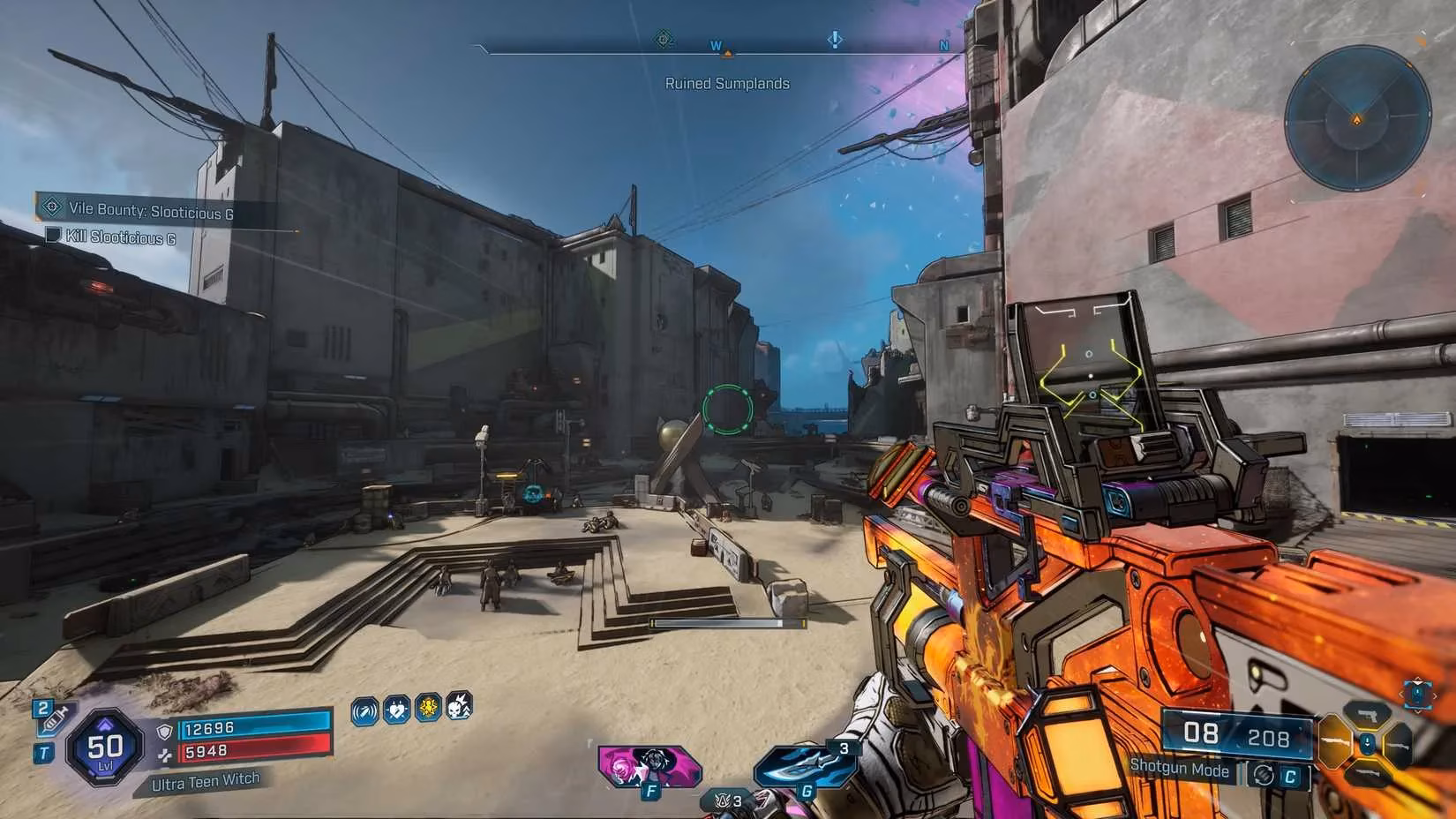Screen dimensions: 1456x819
Task: Expand the weapon selector chevron above the weapon wheel
Action: point(1417,681)
